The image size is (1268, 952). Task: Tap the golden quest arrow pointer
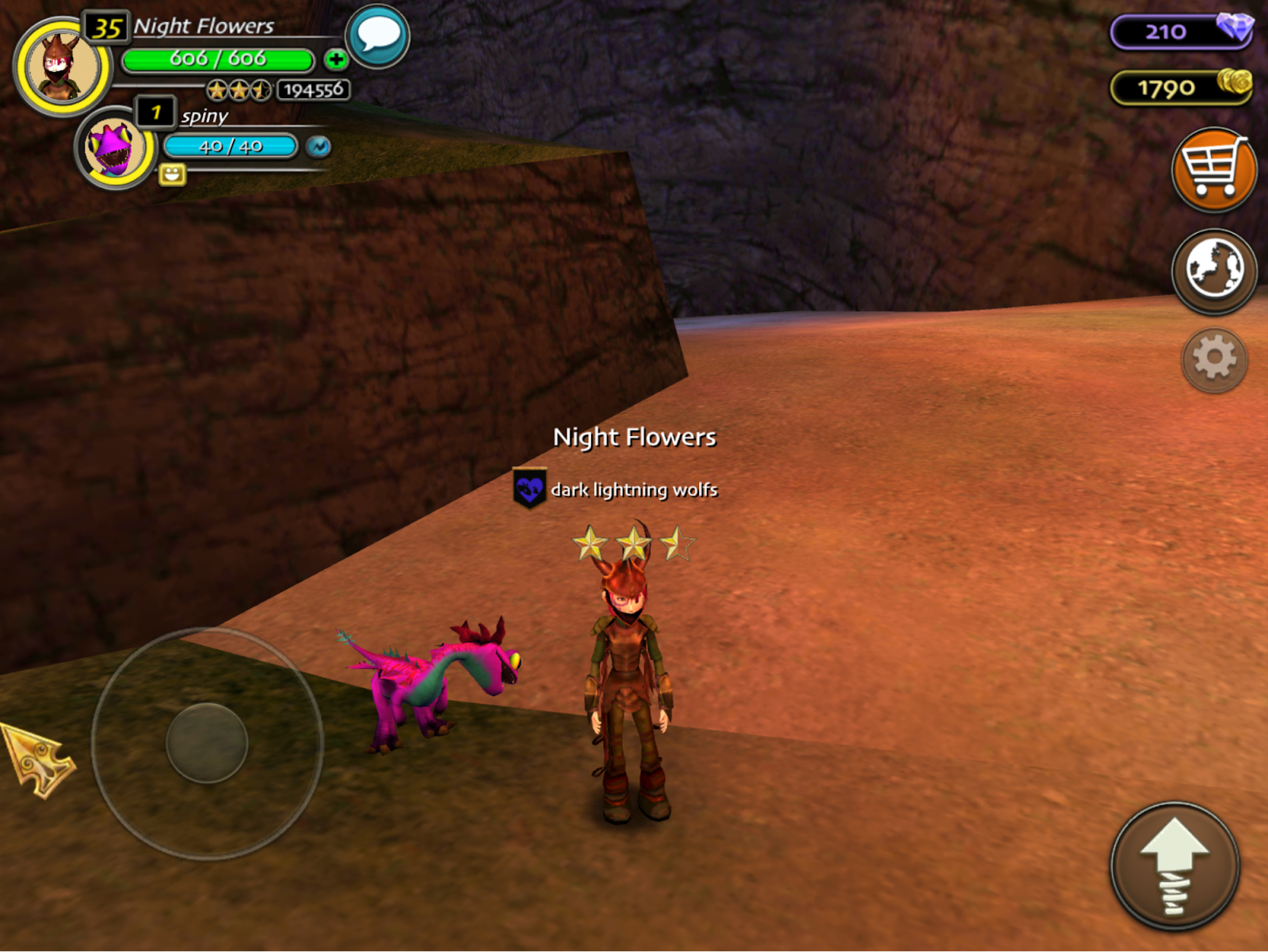coord(37,760)
